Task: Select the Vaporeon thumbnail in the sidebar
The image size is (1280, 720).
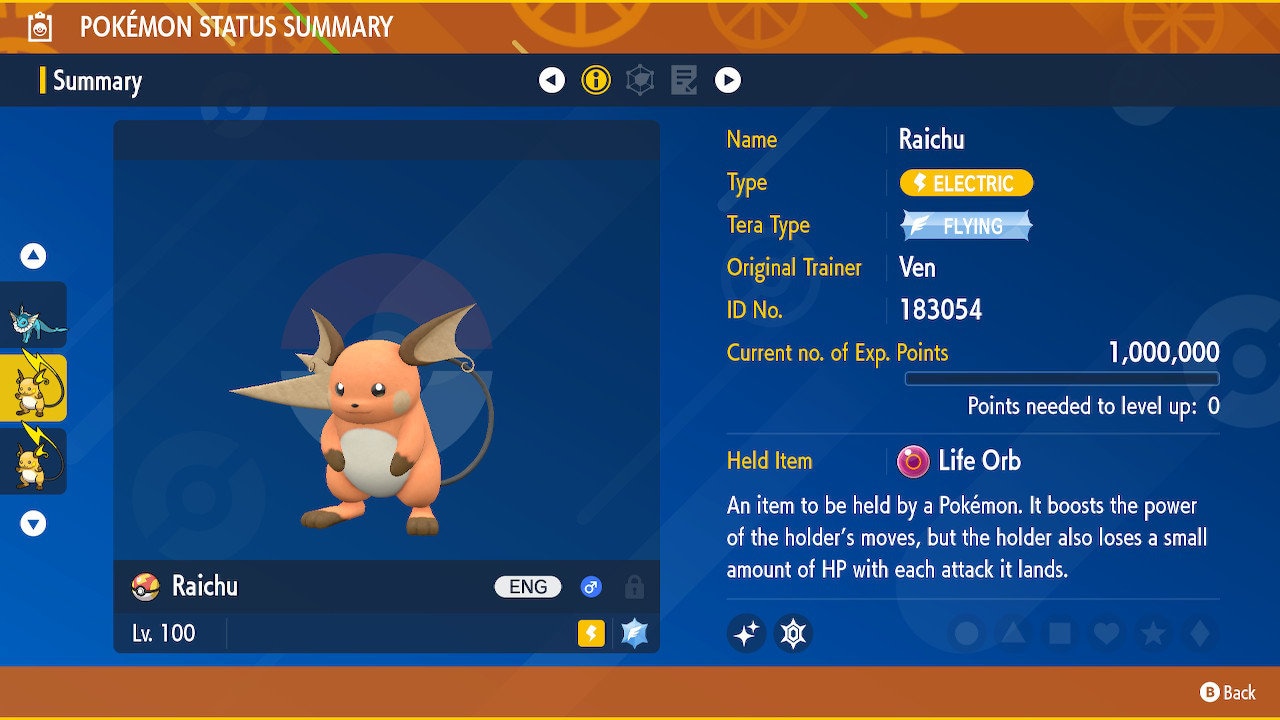Action: tap(33, 317)
